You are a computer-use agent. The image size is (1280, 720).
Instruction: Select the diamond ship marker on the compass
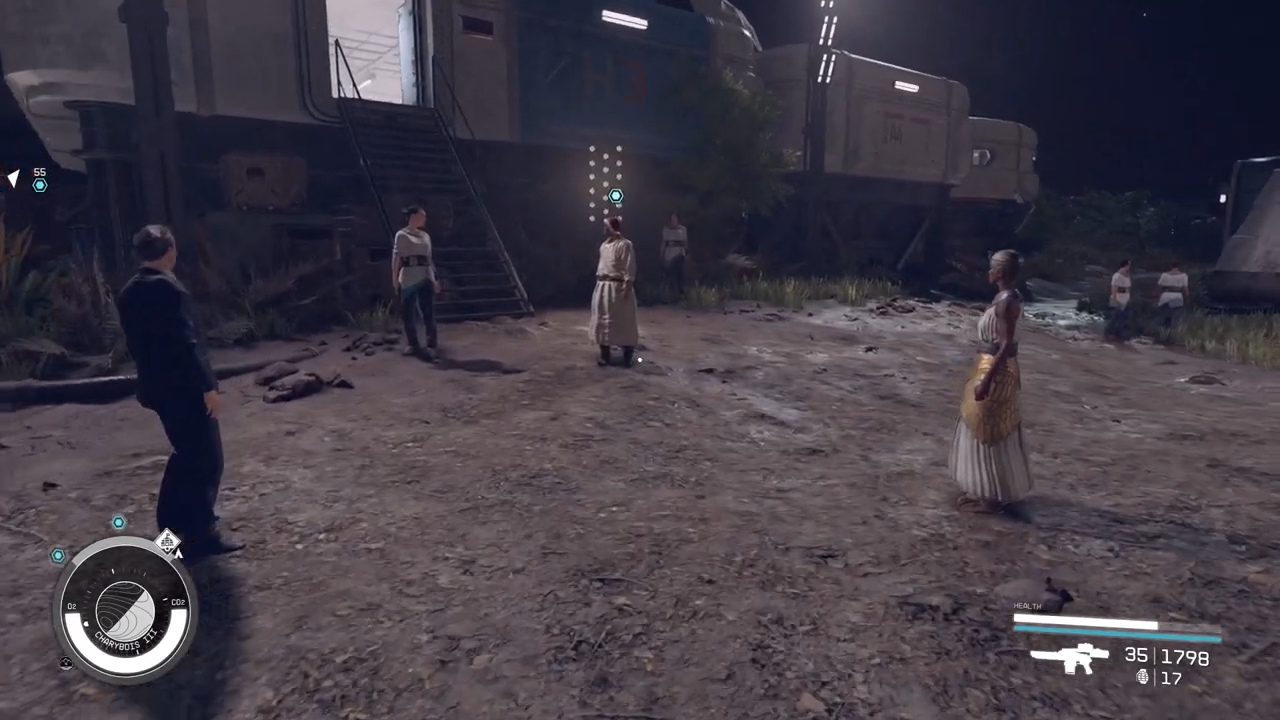pyautogui.click(x=168, y=542)
